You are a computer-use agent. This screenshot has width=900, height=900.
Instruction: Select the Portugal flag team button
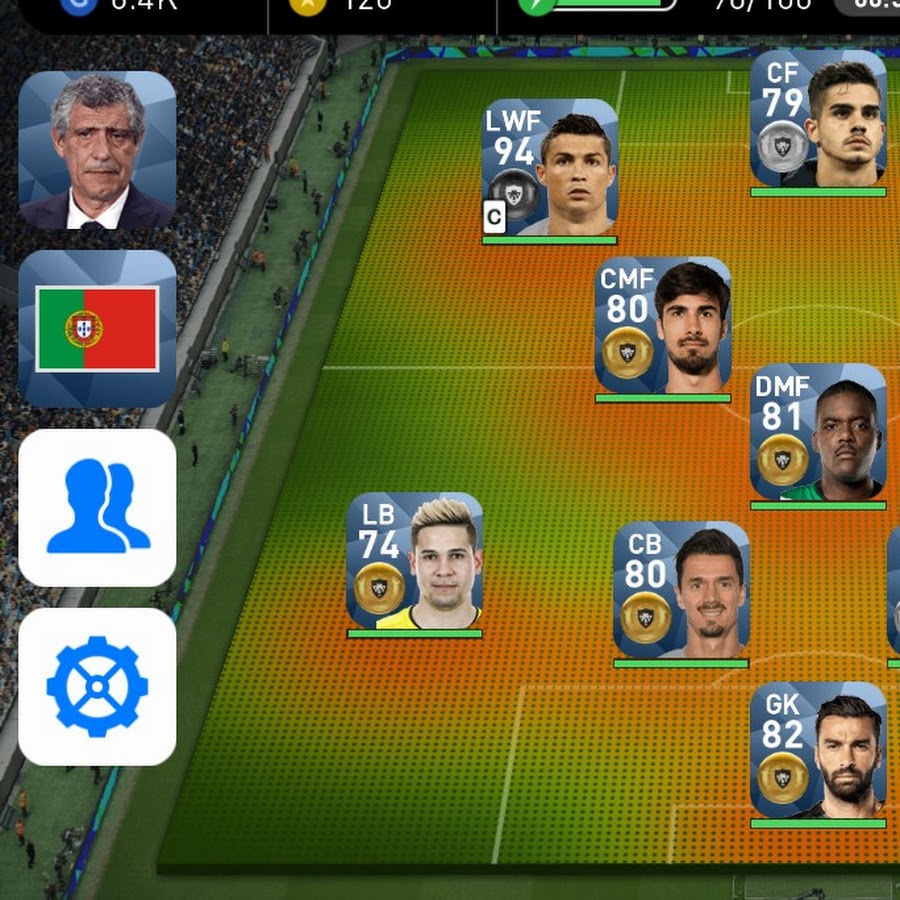coord(97,329)
